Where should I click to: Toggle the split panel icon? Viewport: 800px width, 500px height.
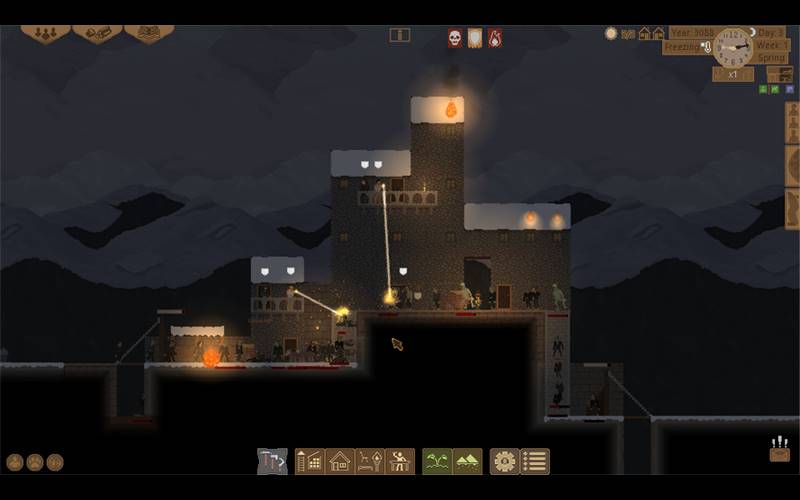click(x=400, y=35)
